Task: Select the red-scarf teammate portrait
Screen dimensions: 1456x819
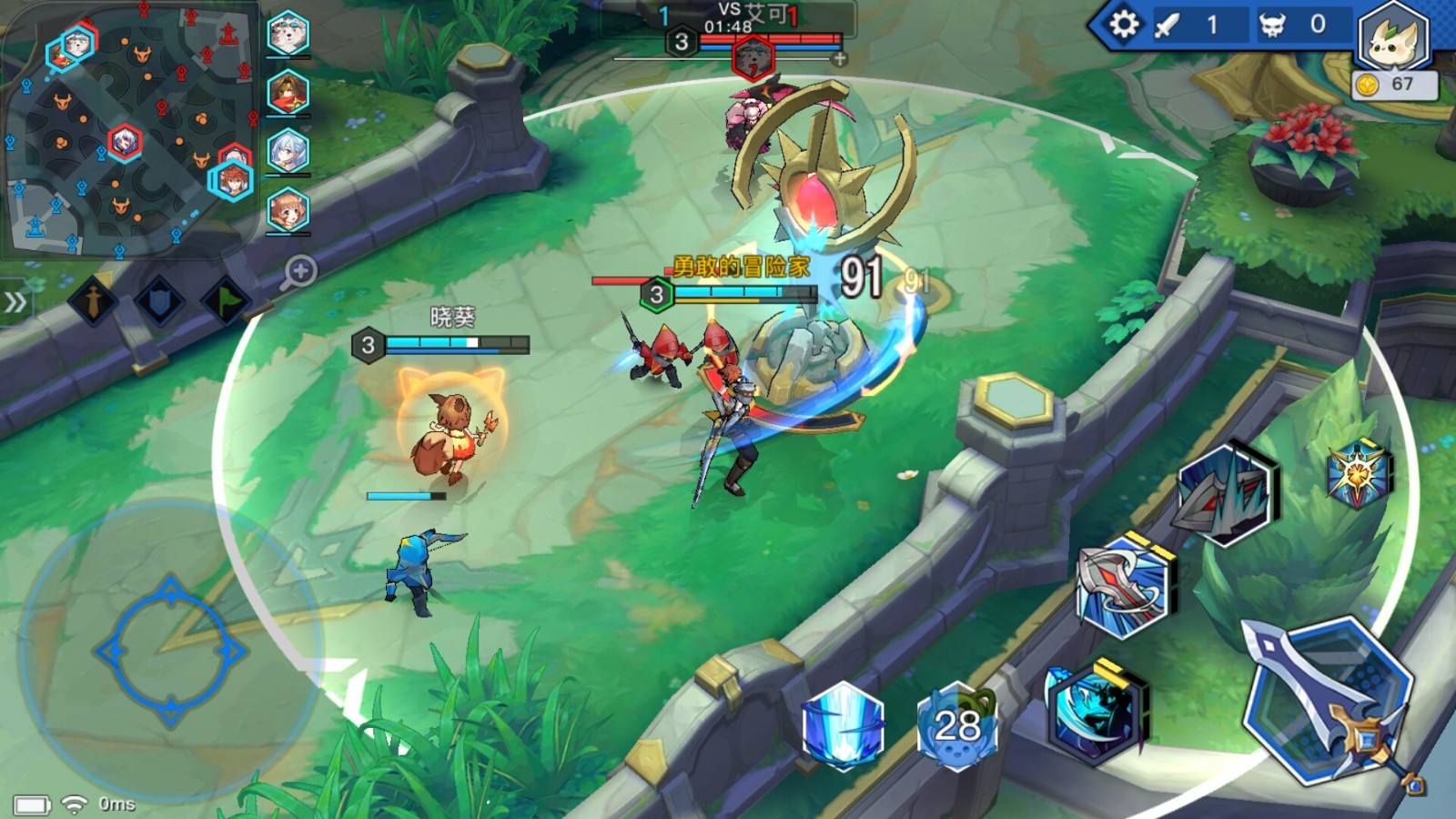Action: pyautogui.click(x=288, y=93)
